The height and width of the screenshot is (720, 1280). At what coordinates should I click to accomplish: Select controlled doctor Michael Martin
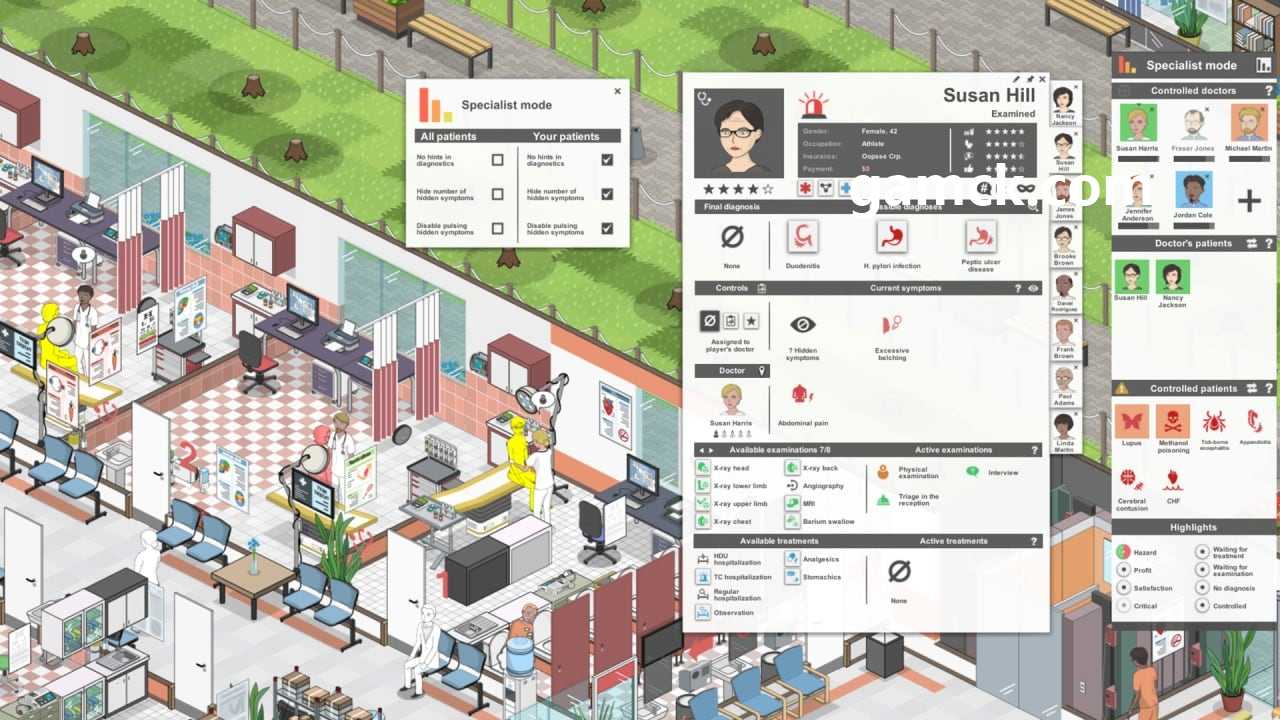pos(1249,125)
